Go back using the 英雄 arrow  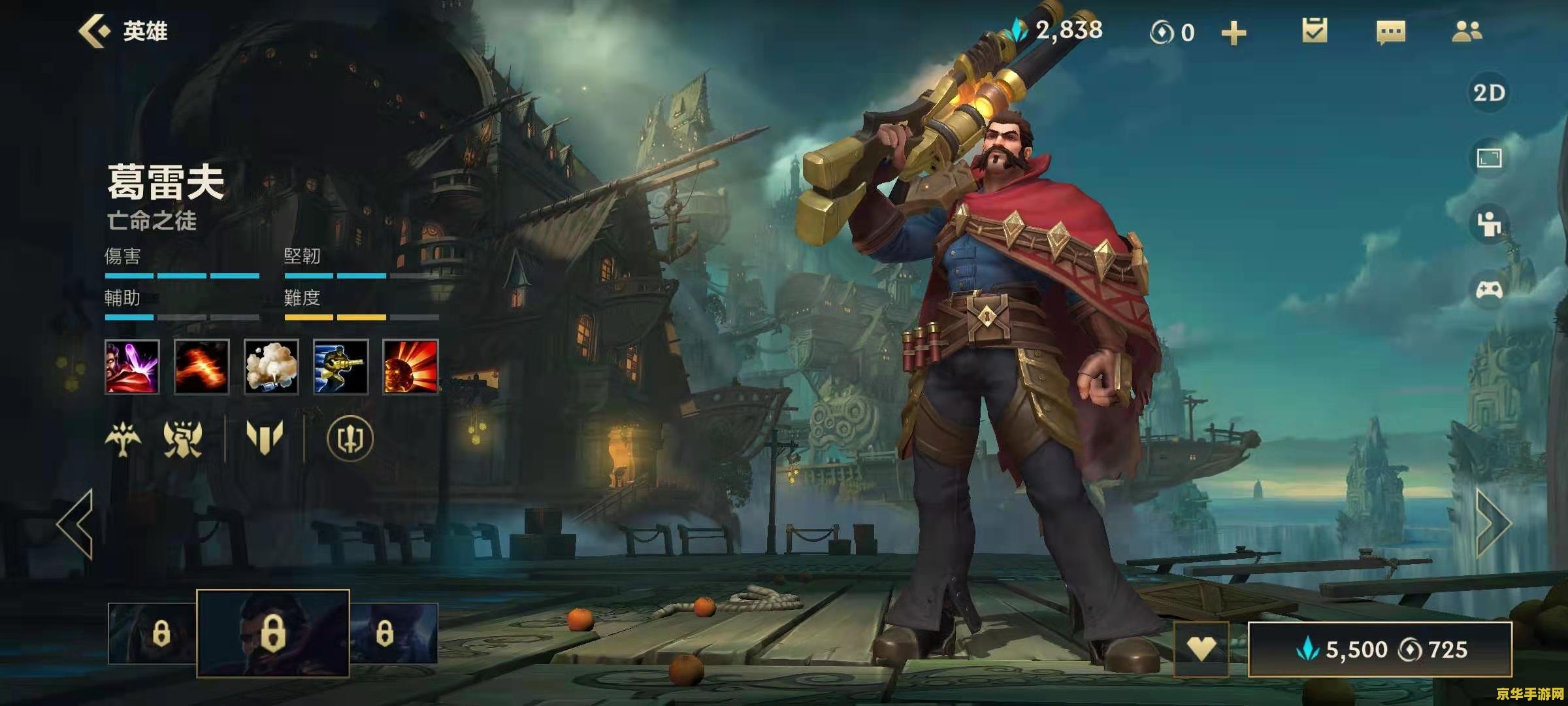coord(95,31)
